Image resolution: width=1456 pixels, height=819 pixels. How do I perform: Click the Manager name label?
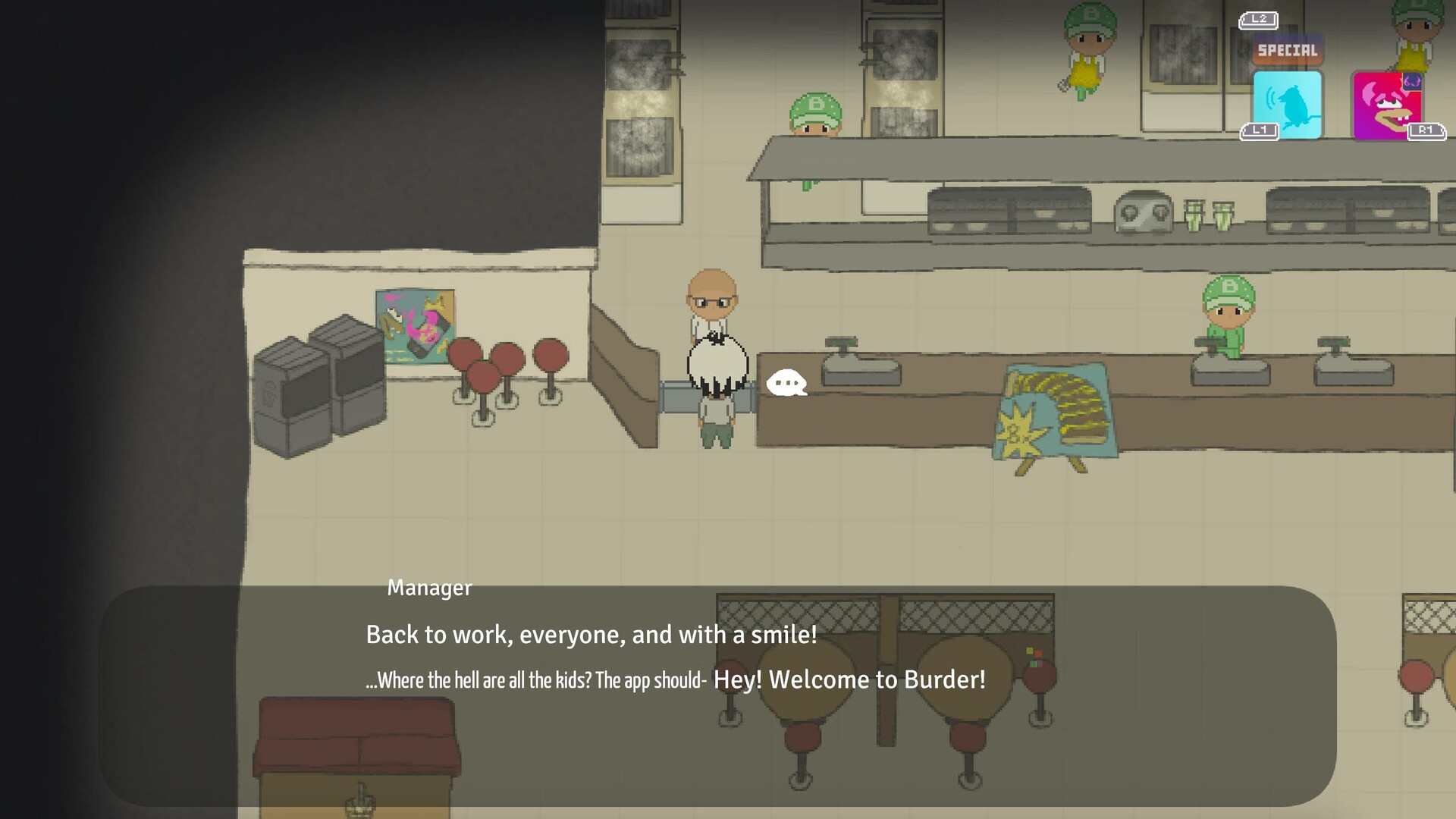[x=429, y=587]
